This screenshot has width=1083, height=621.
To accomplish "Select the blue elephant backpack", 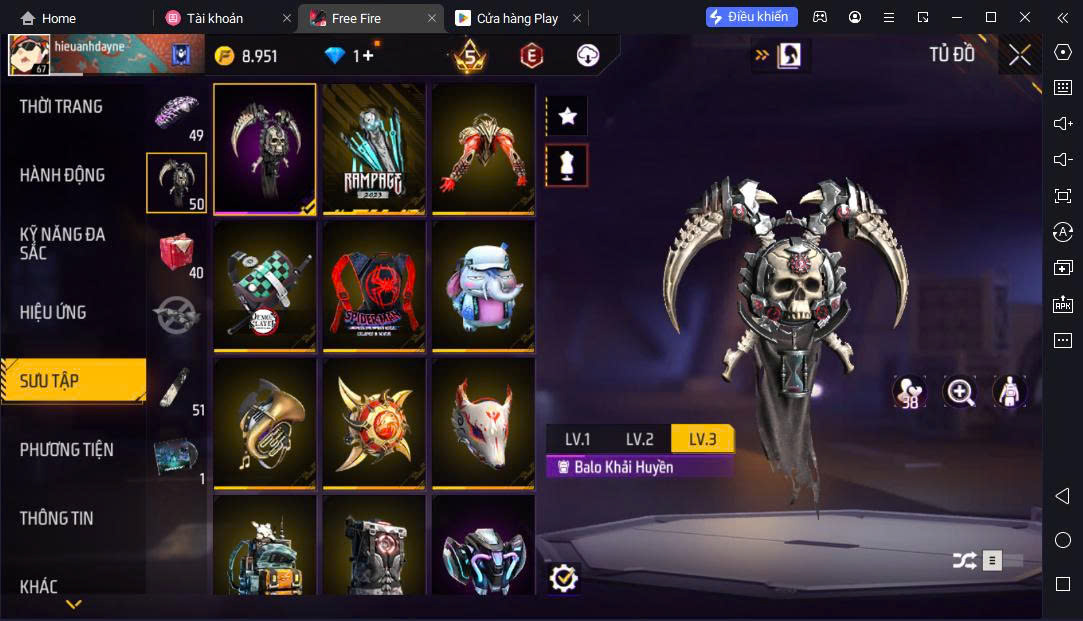I will 482,285.
